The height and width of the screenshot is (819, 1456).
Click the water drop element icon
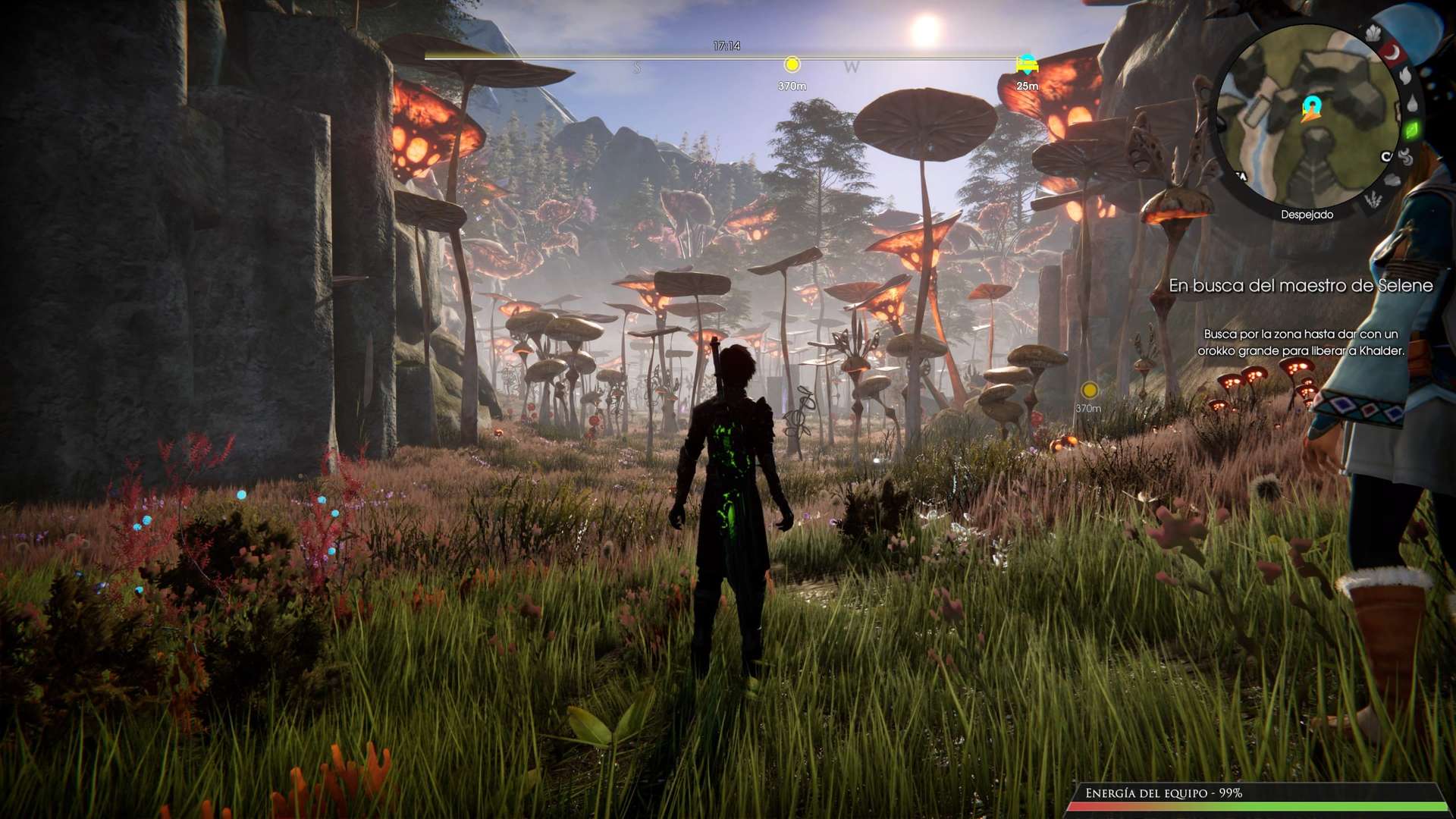tap(1412, 103)
